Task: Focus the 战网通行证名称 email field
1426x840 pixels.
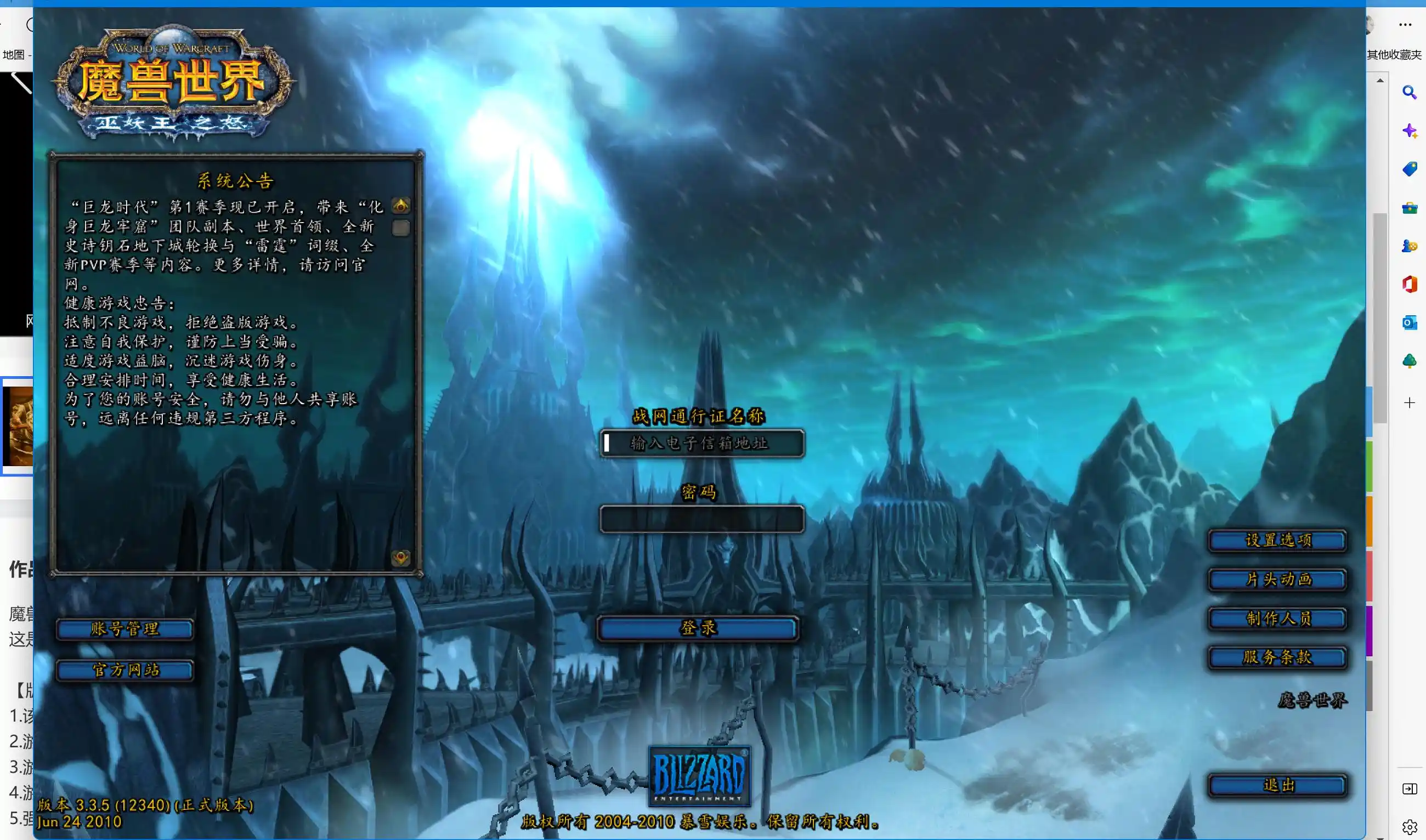Action: pyautogui.click(x=702, y=443)
